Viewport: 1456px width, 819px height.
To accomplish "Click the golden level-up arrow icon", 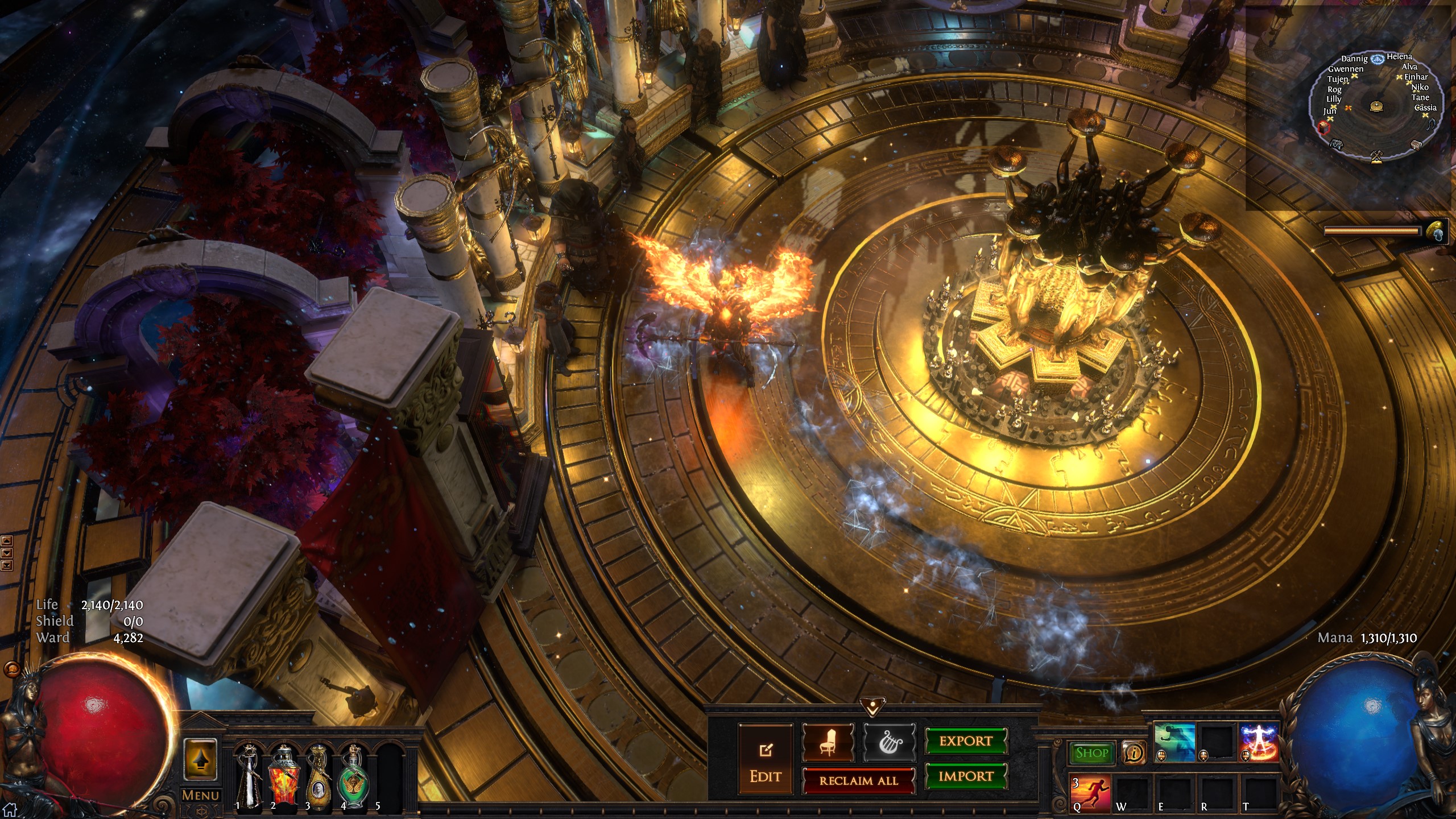I will point(200,760).
